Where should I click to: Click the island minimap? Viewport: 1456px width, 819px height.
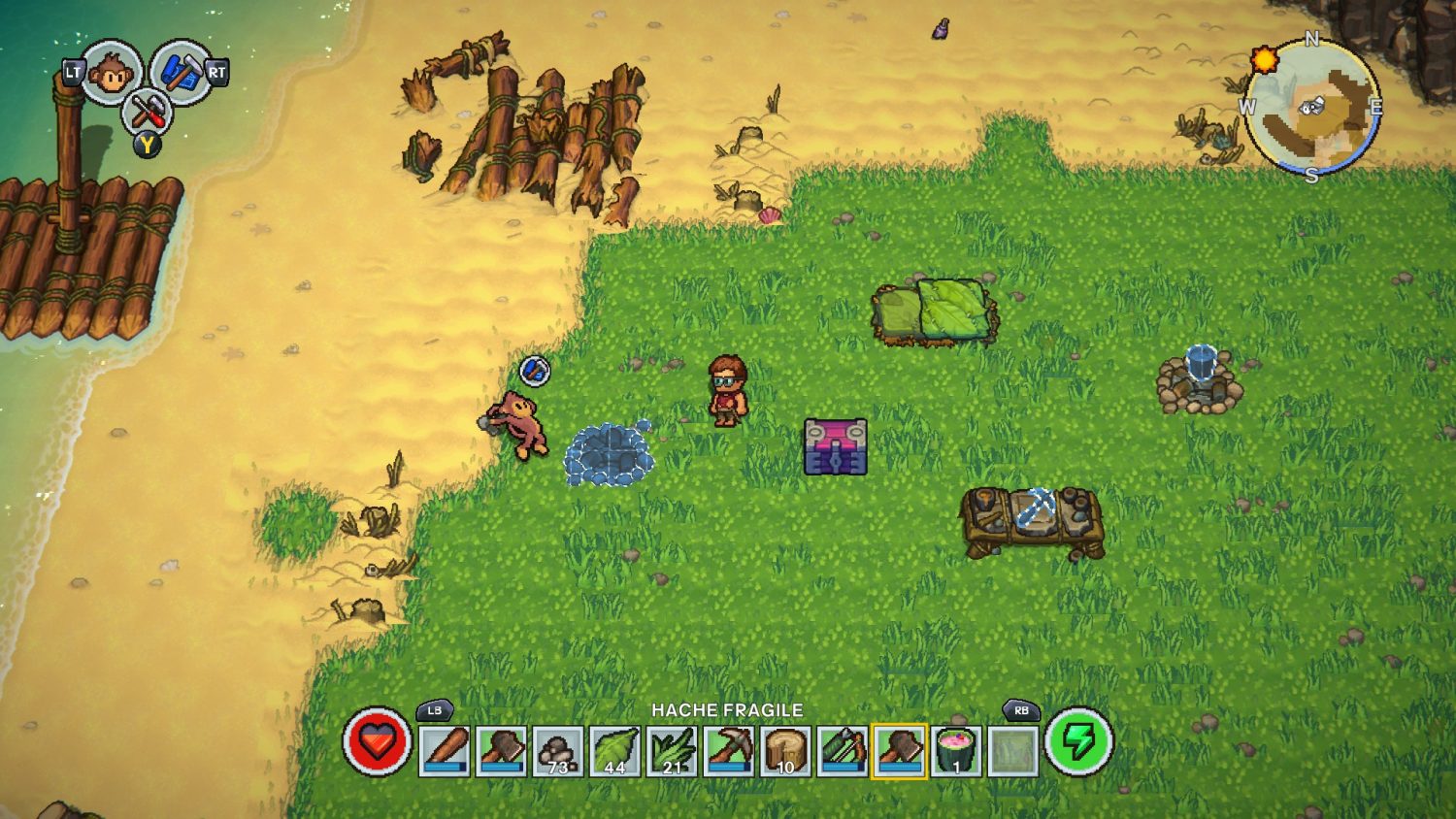(x=1312, y=107)
